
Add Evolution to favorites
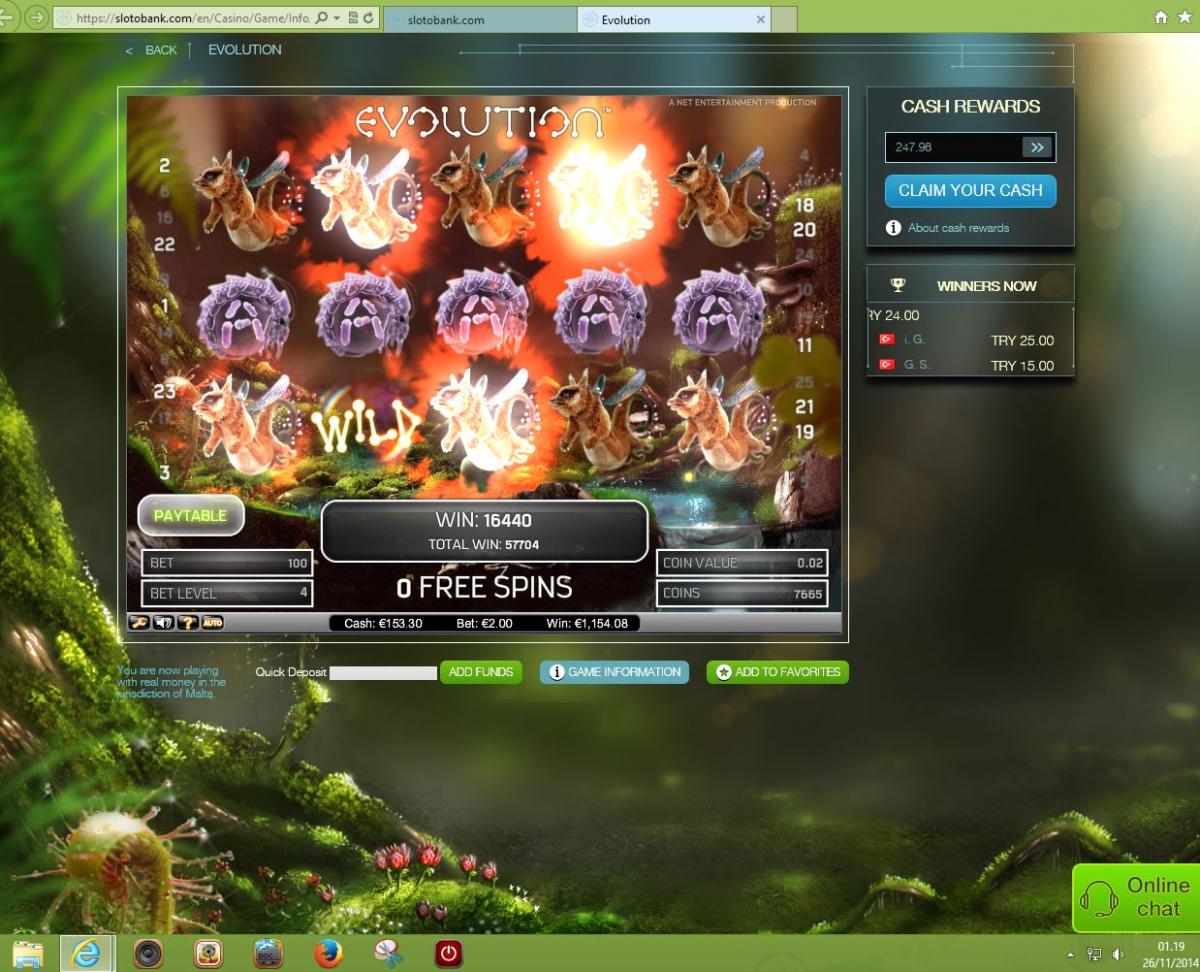(x=778, y=672)
